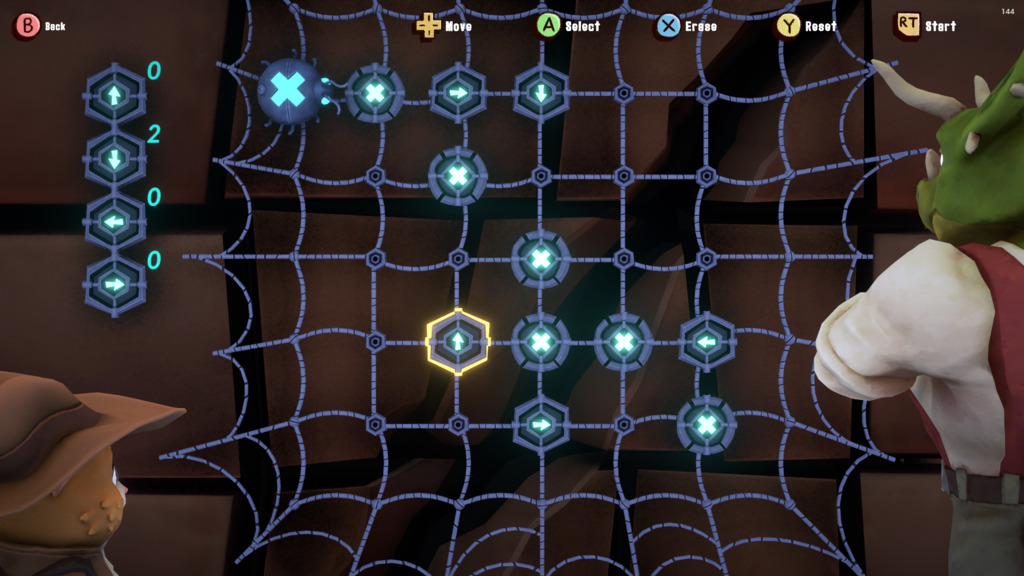Choose the down-arrow tile placed on the web
Viewport: 1024px width, 576px height.
pos(541,93)
